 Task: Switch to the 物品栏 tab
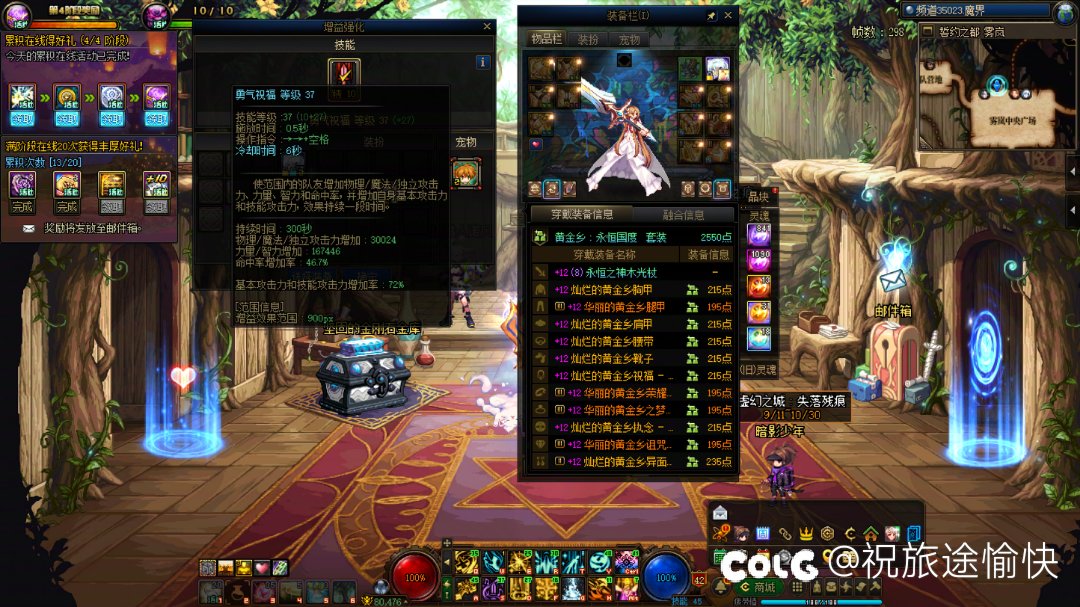(x=547, y=39)
